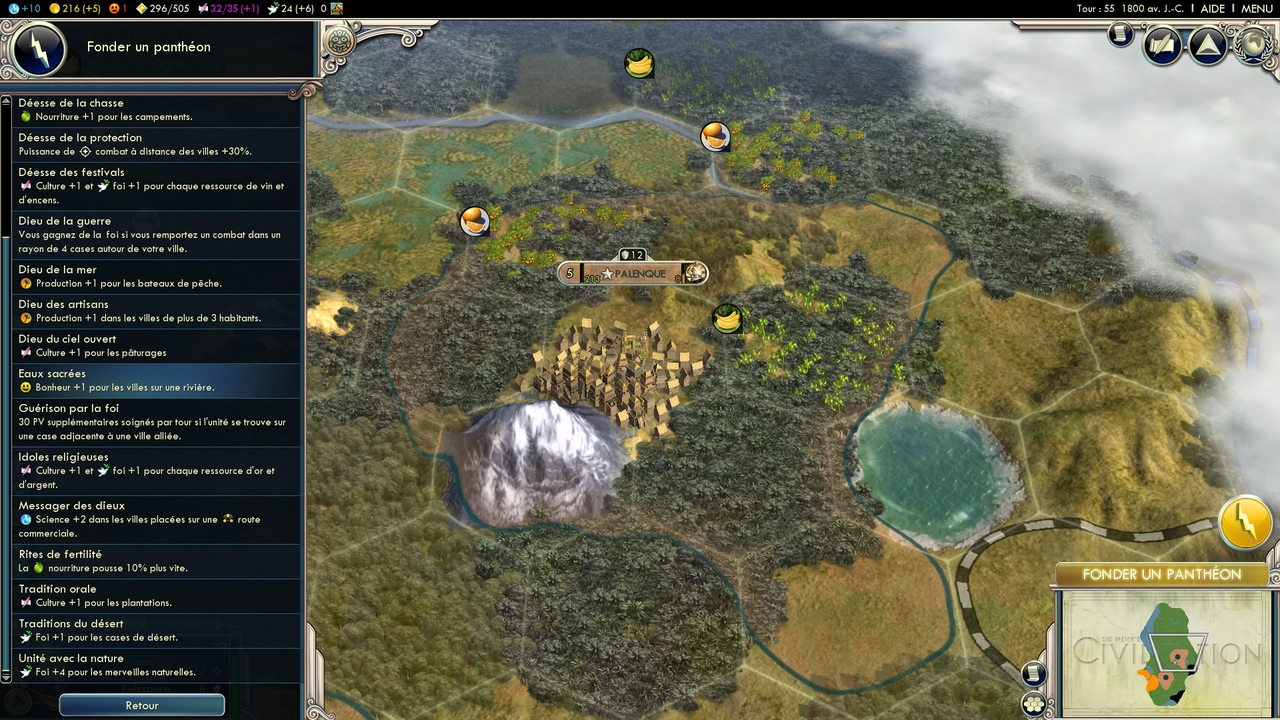1280x720 pixels.
Task: Choose the Déesse de la chasse pantheon
Action: pyautogui.click(x=156, y=110)
